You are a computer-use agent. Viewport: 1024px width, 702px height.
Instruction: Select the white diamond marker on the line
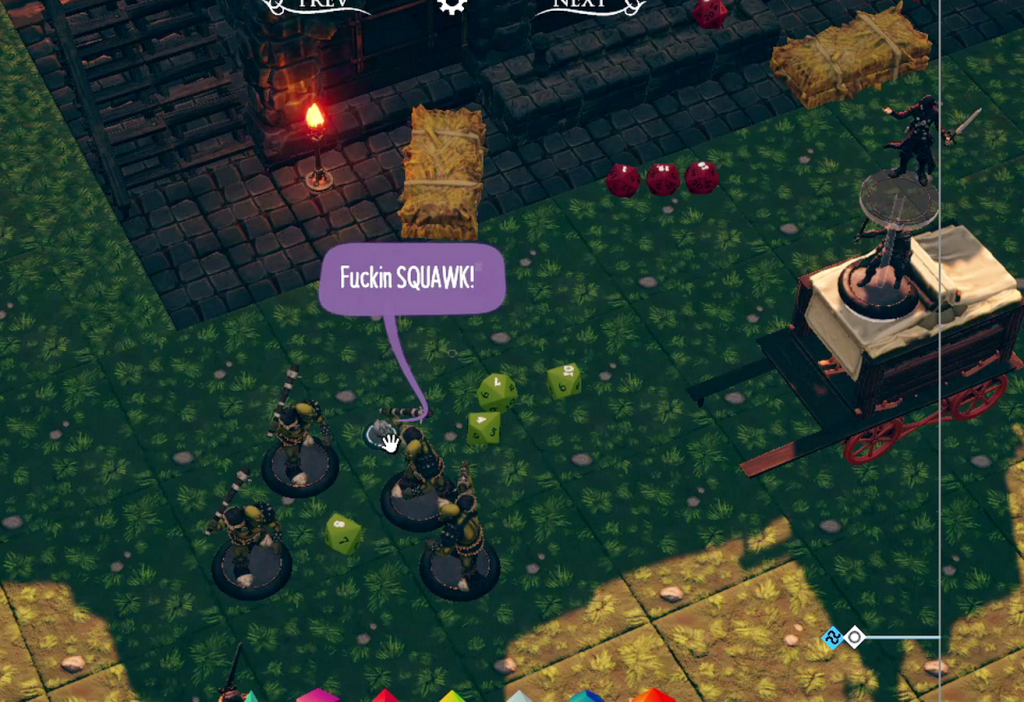(x=855, y=637)
